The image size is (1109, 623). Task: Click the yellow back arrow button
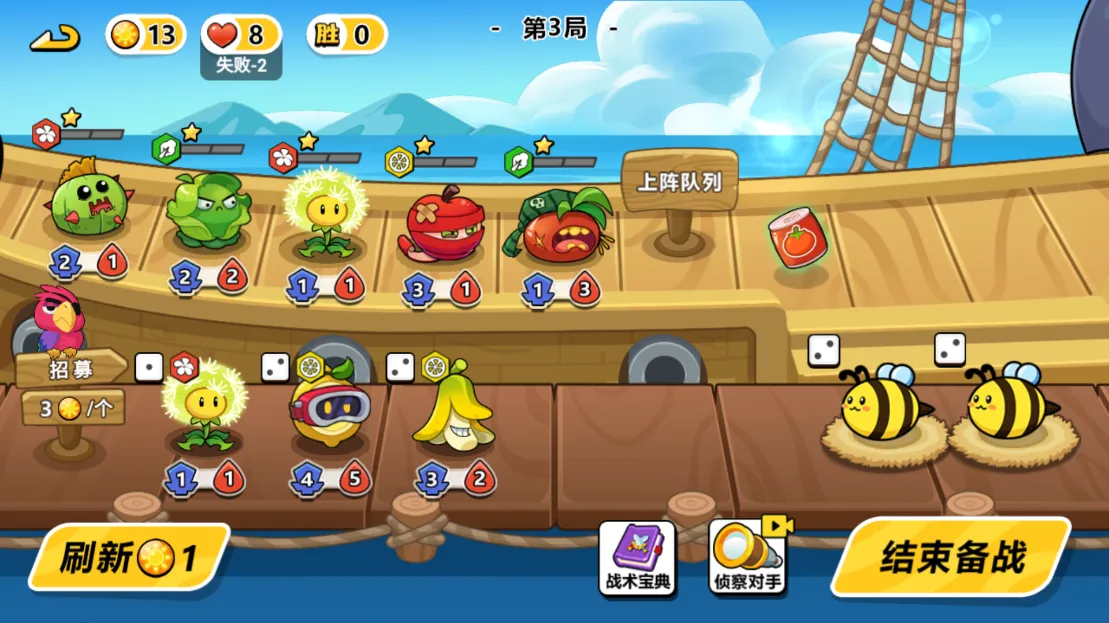[55, 38]
